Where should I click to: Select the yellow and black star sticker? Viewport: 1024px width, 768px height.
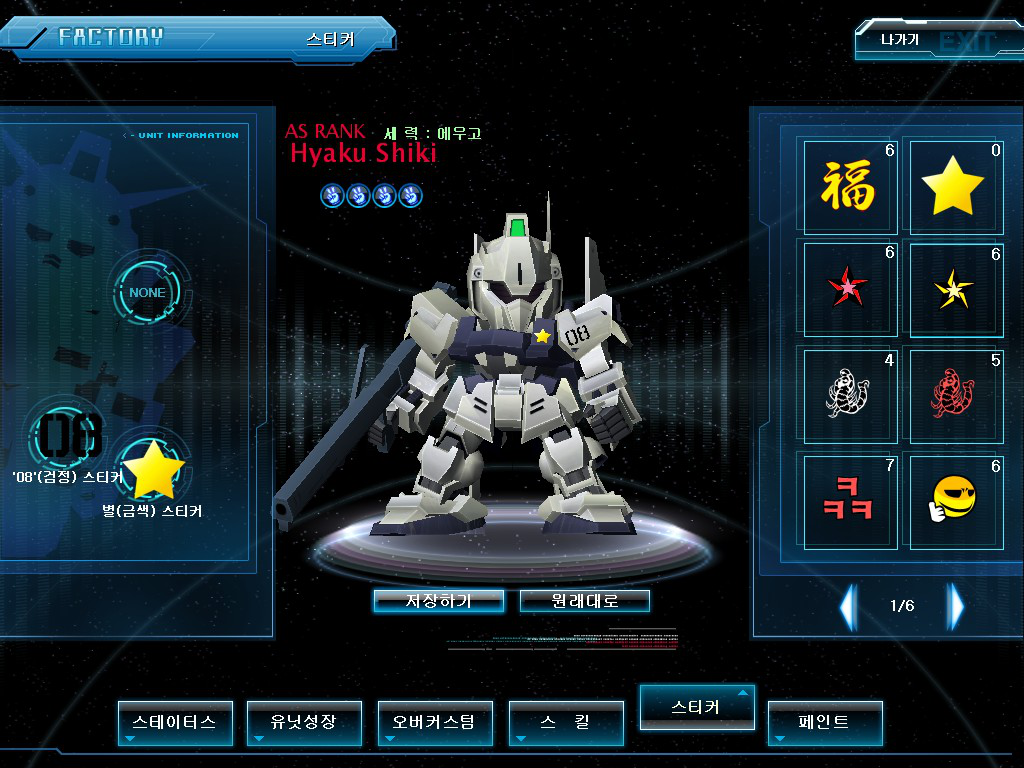953,289
